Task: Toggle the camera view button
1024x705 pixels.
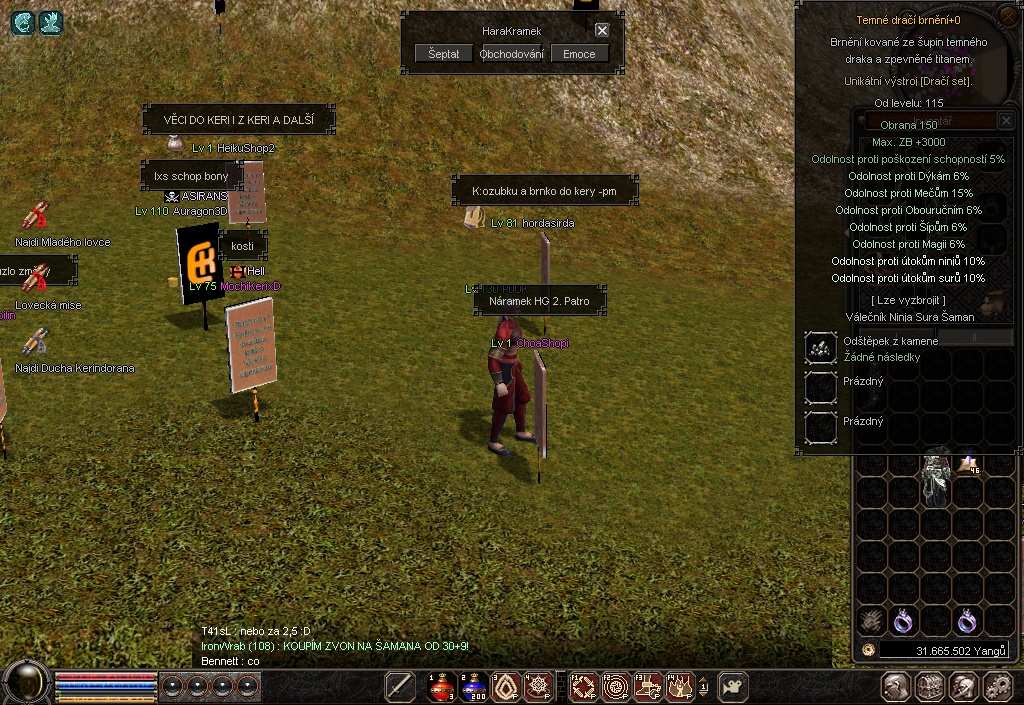Action: pyautogui.click(x=733, y=687)
